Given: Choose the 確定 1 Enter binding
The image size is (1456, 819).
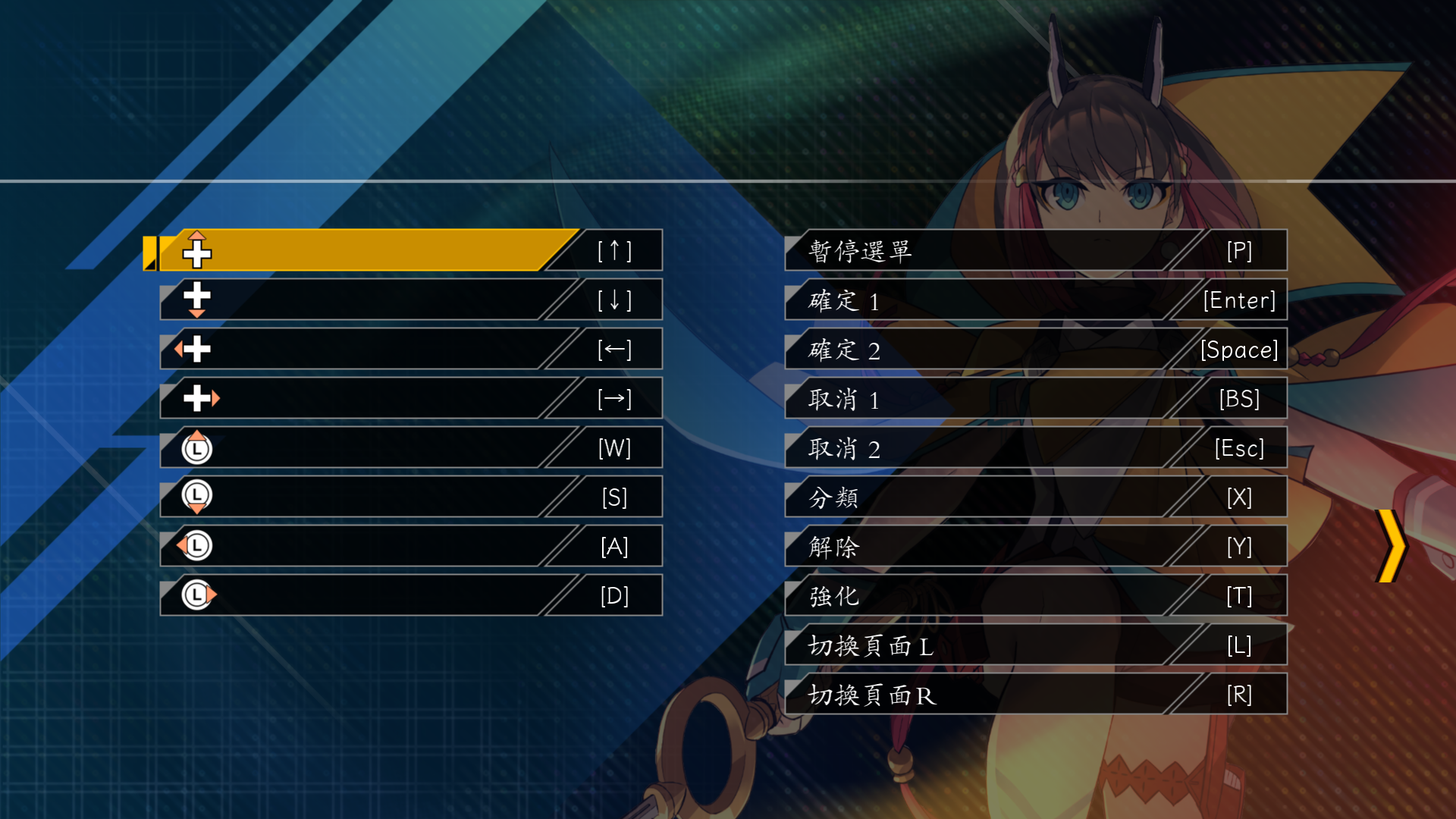Looking at the screenshot, I should coord(1035,300).
